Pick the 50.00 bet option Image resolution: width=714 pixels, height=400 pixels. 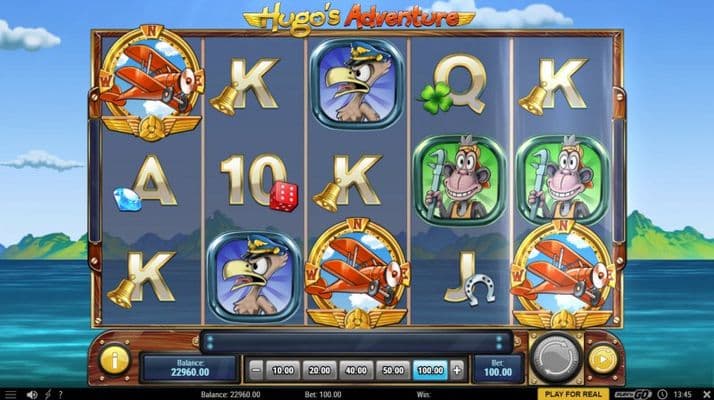395,370
